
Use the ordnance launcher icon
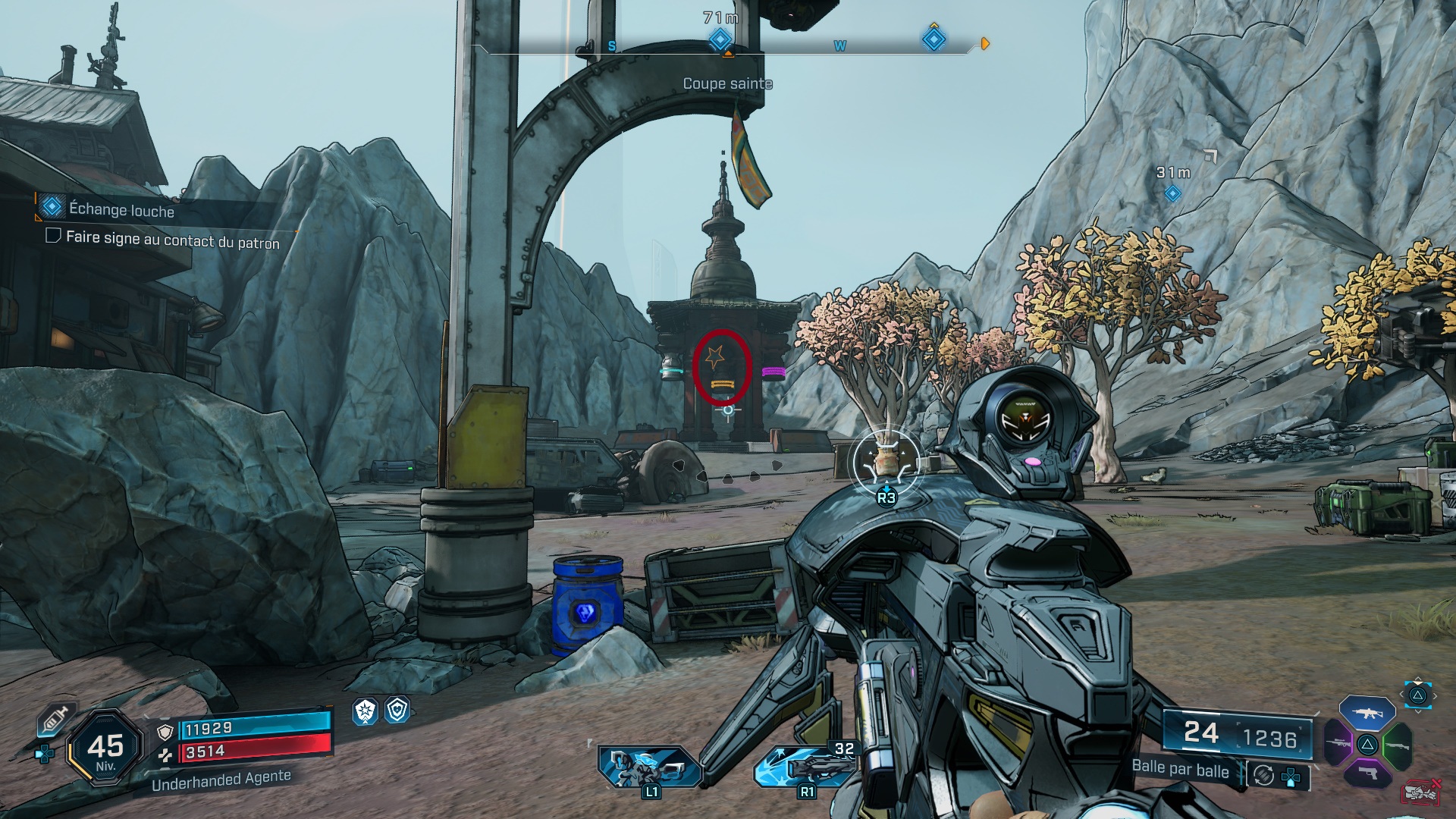point(805,766)
